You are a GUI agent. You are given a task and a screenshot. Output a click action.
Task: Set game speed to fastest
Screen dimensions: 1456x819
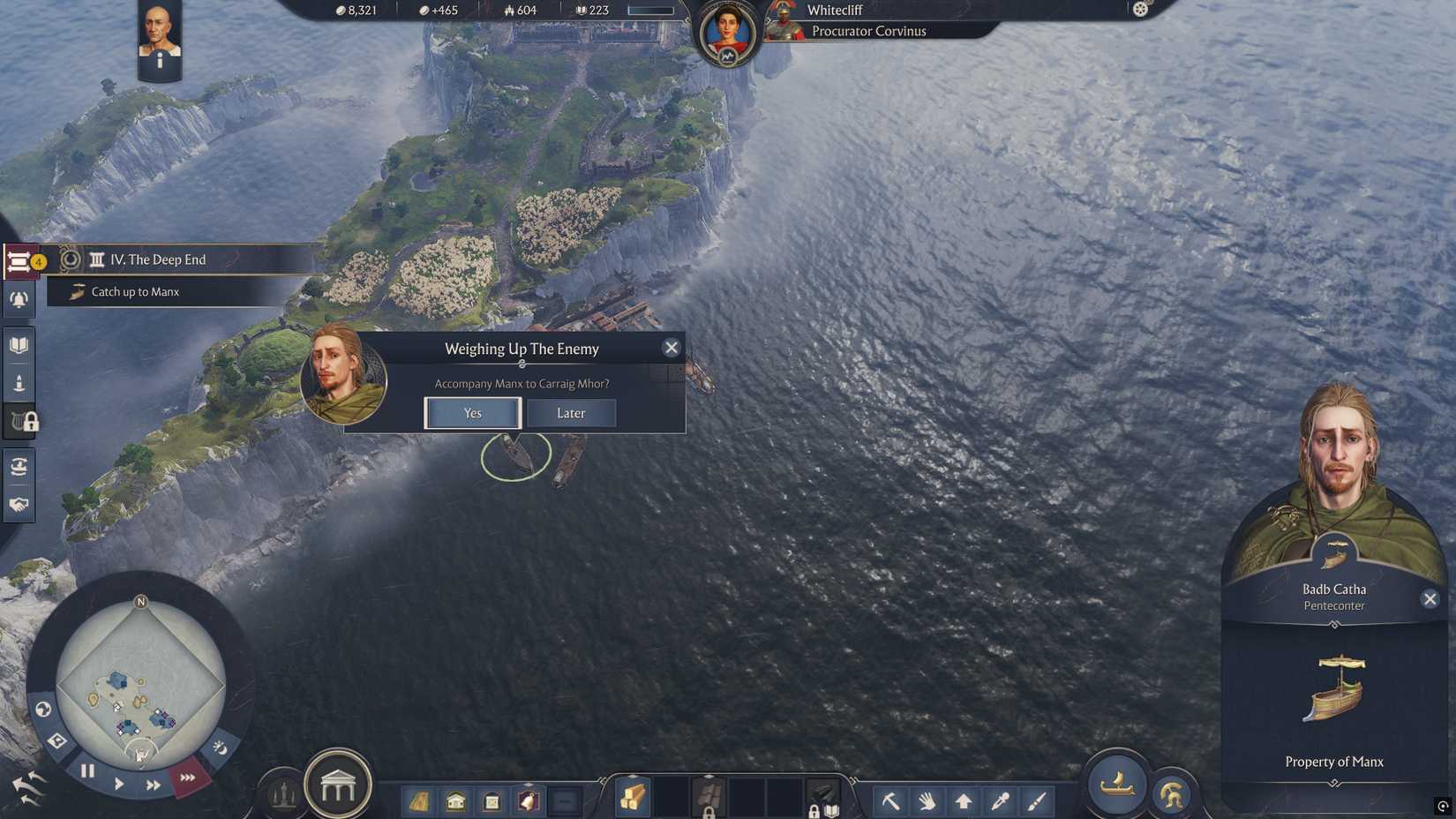186,778
